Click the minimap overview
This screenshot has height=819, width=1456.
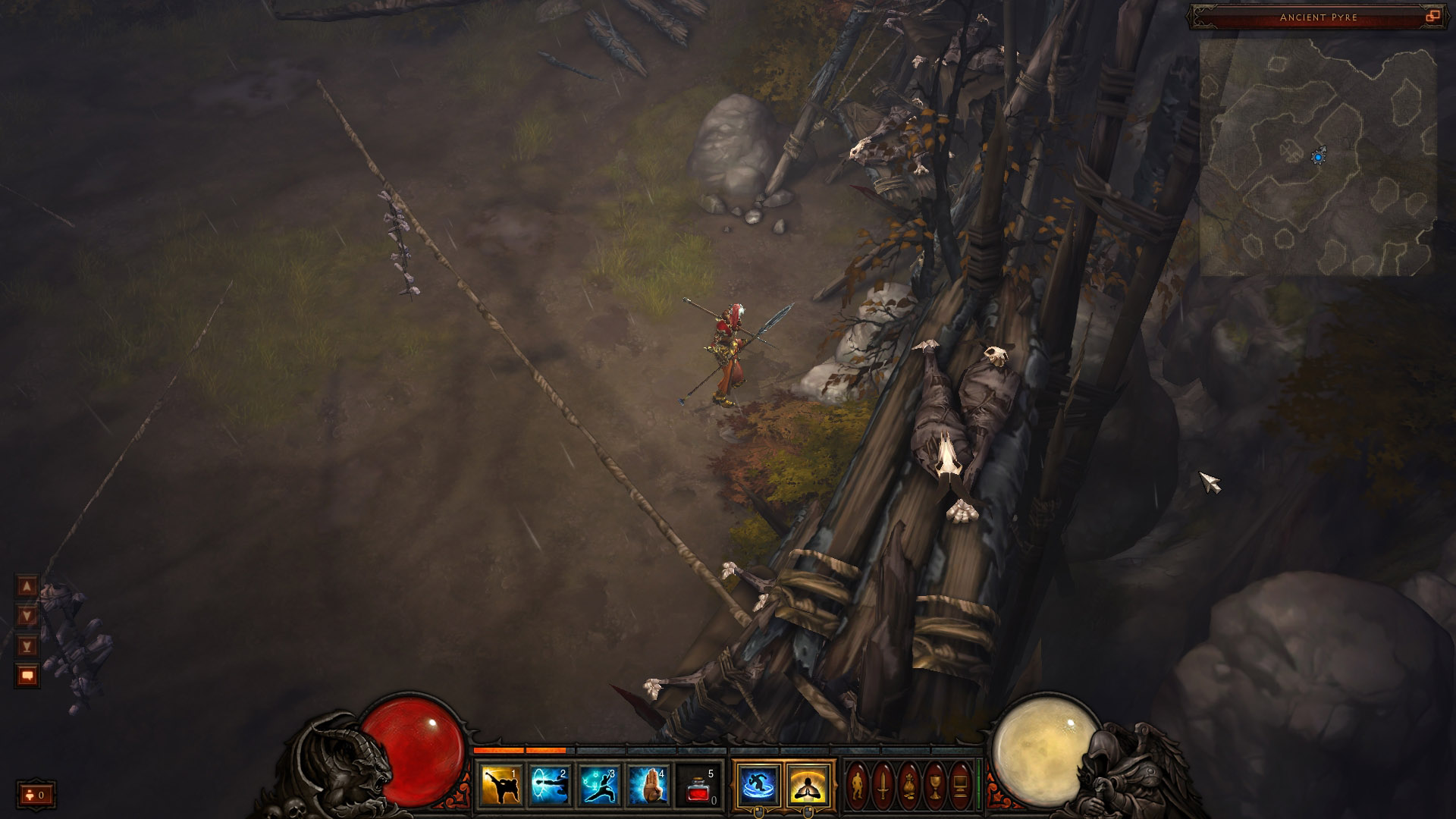pos(1318,157)
